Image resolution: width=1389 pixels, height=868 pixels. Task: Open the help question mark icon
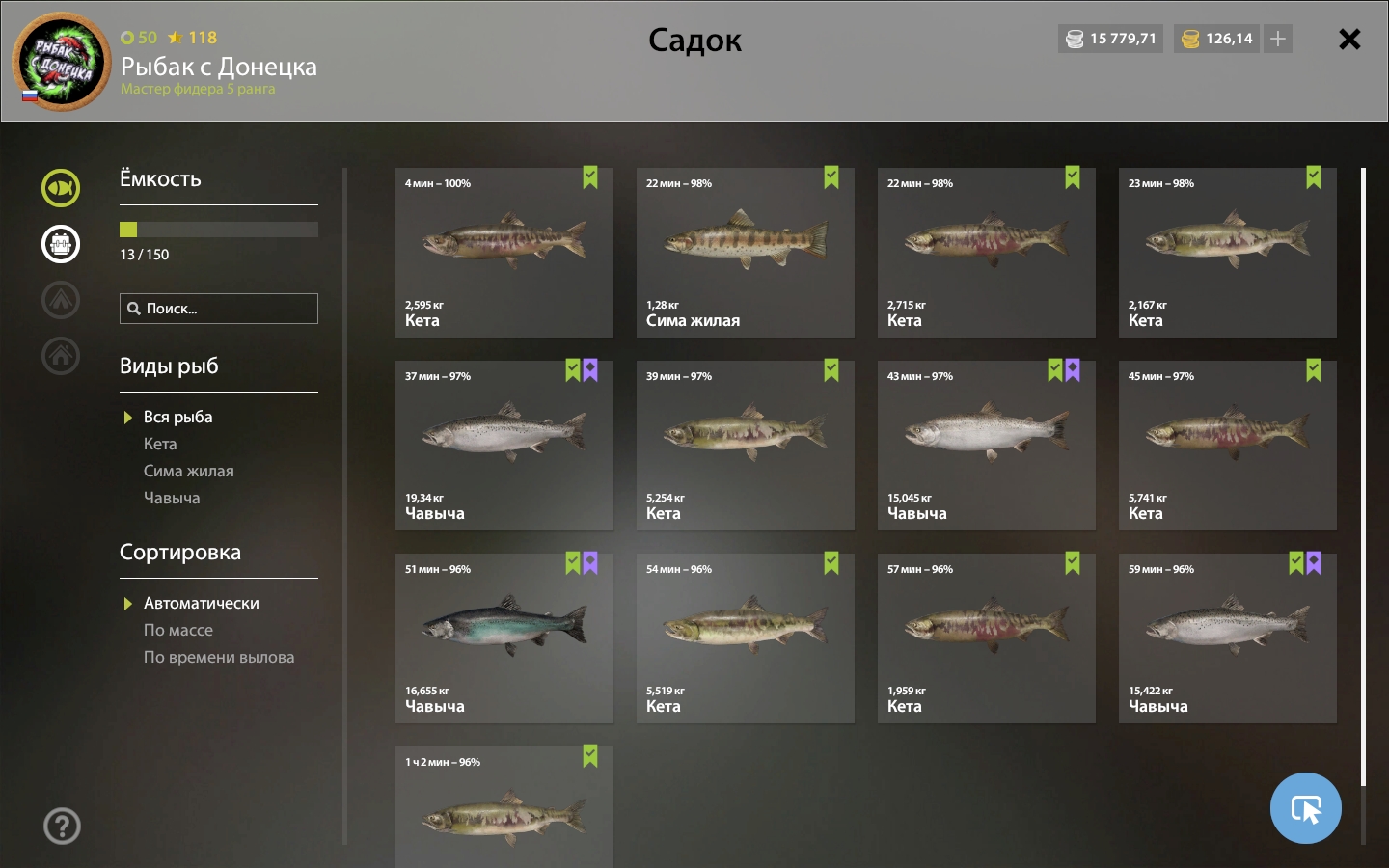pyautogui.click(x=62, y=826)
